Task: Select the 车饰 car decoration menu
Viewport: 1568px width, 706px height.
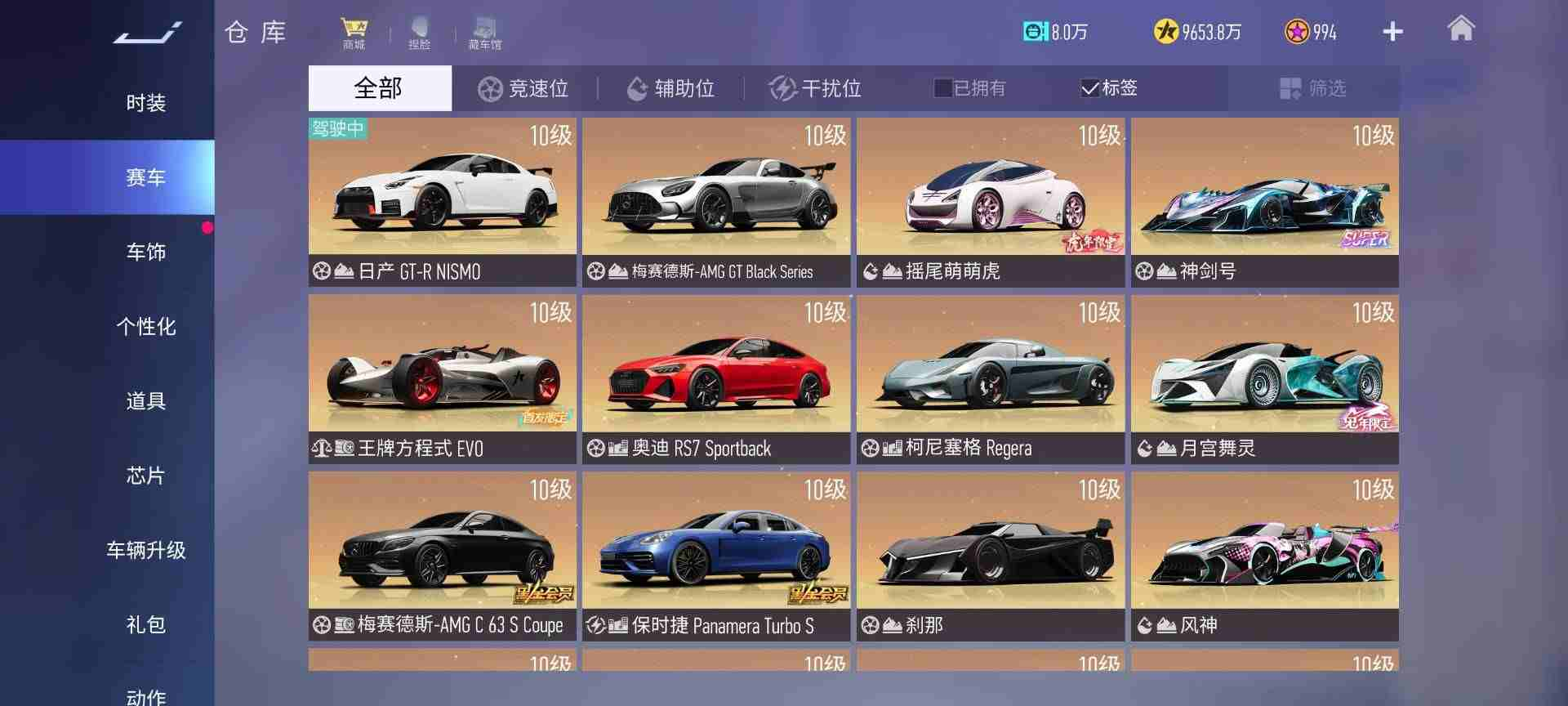Action: tap(145, 252)
